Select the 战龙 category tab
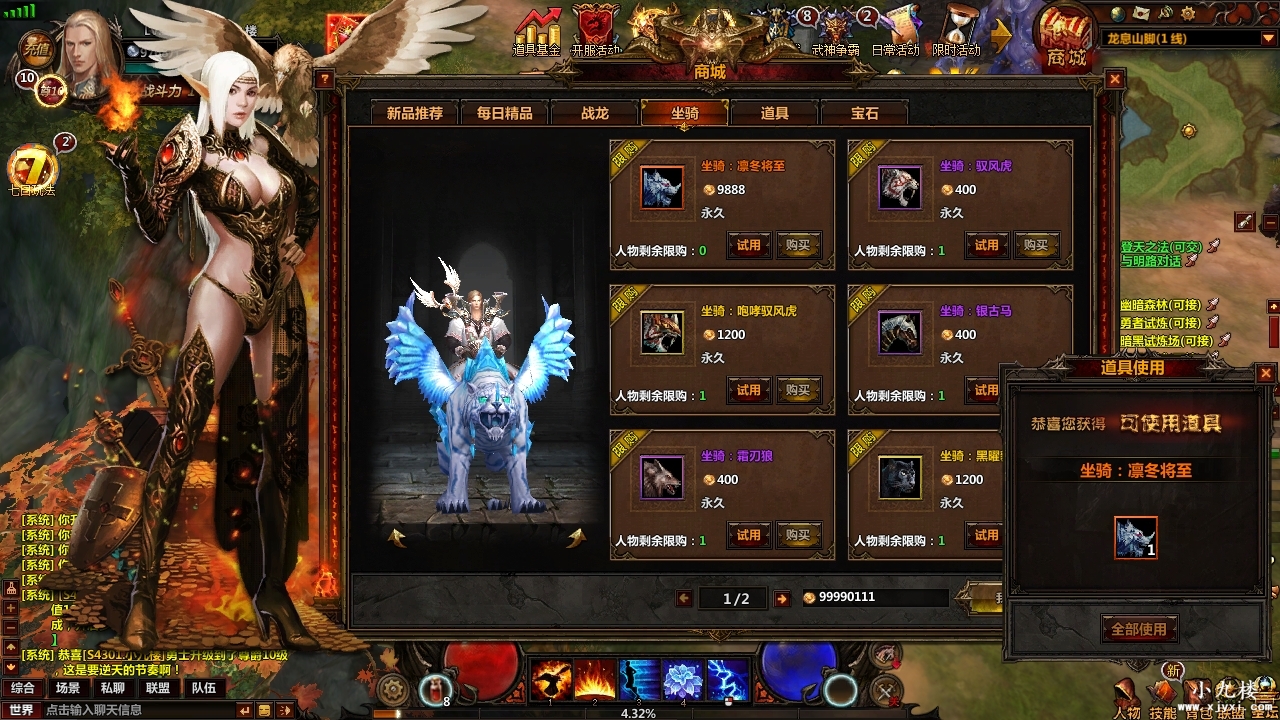The height and width of the screenshot is (720, 1280). [595, 113]
